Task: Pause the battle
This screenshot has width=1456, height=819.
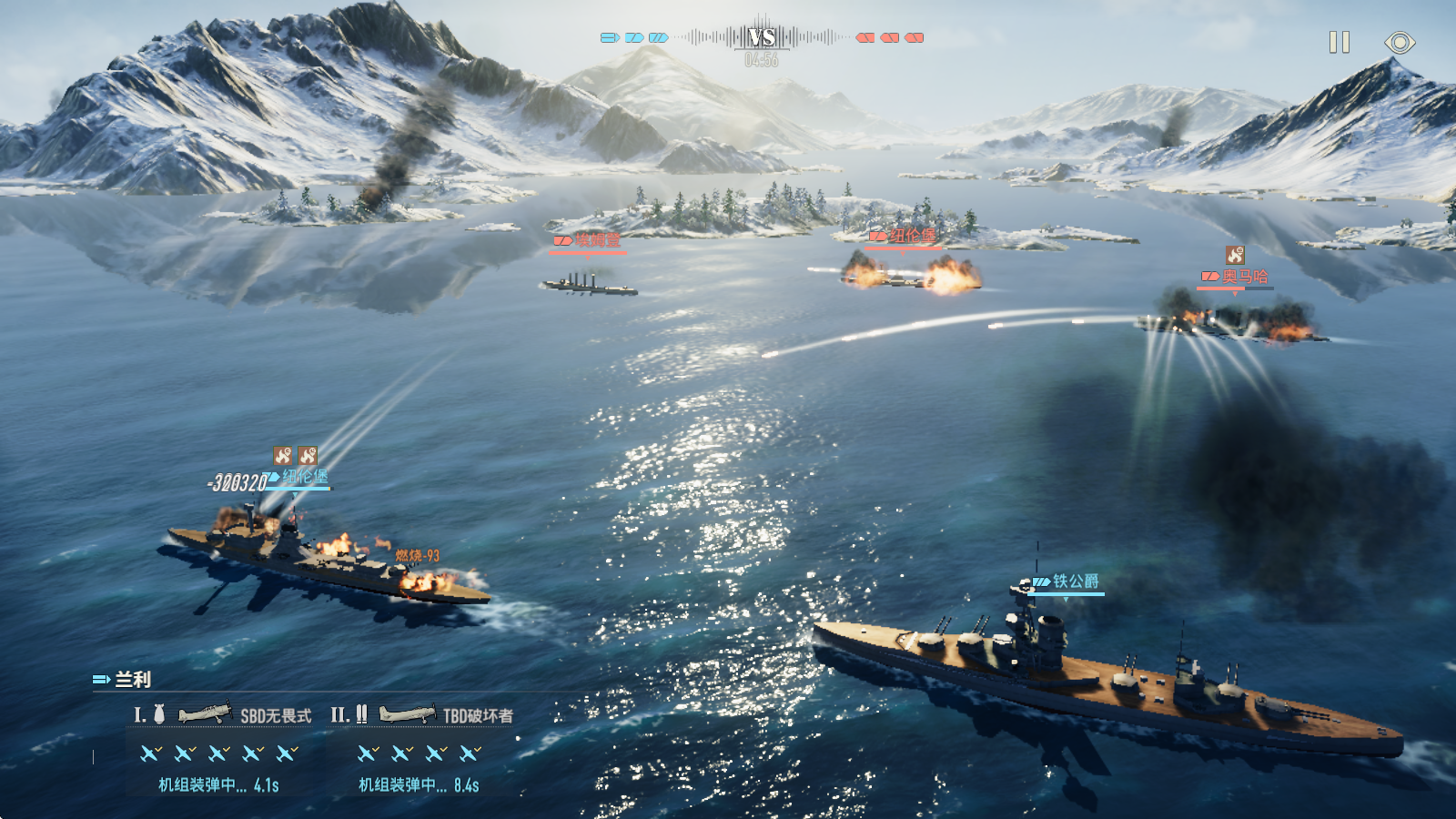Action: [1339, 43]
